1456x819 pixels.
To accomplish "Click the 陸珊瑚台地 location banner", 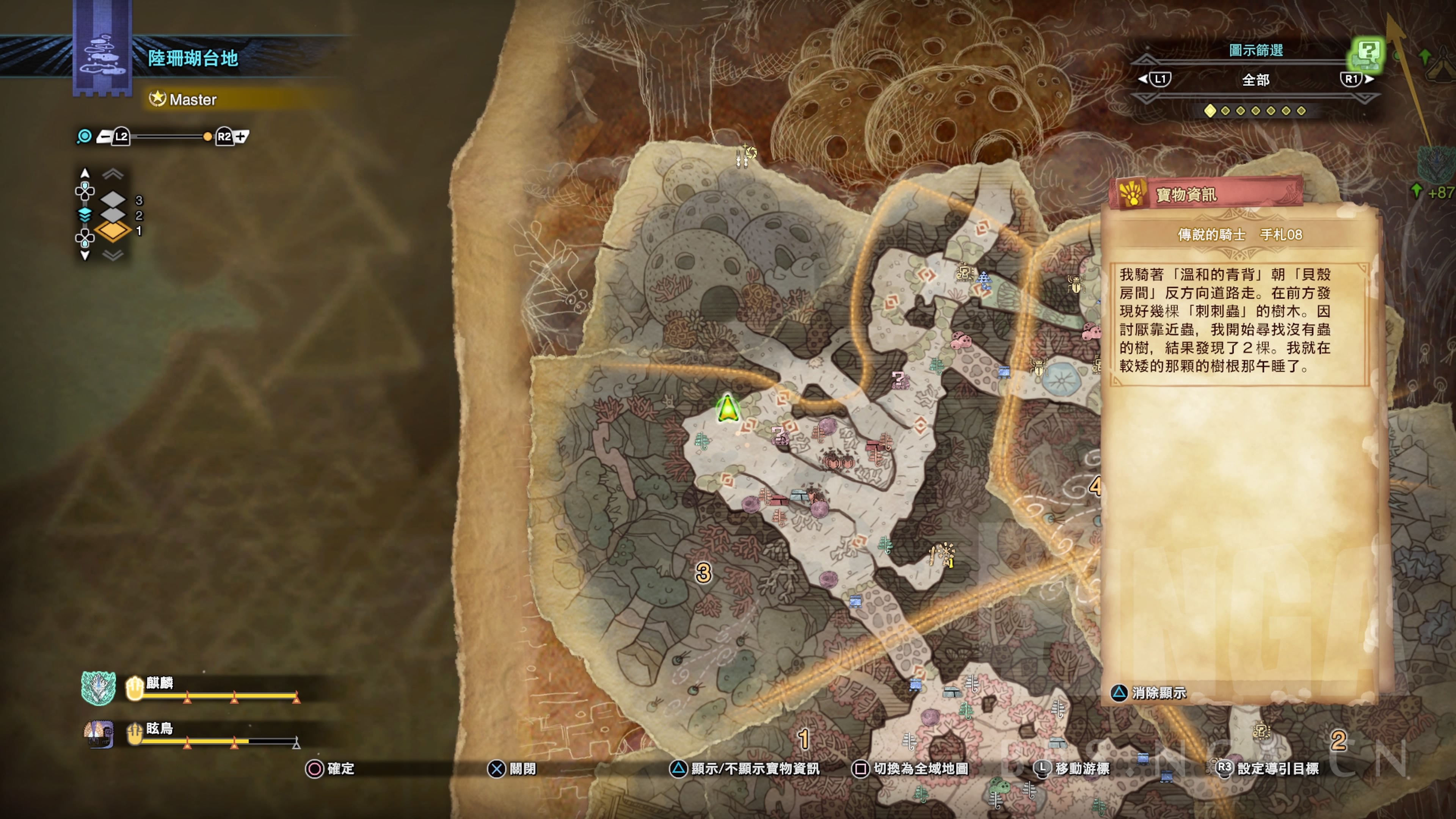I will coord(193,58).
